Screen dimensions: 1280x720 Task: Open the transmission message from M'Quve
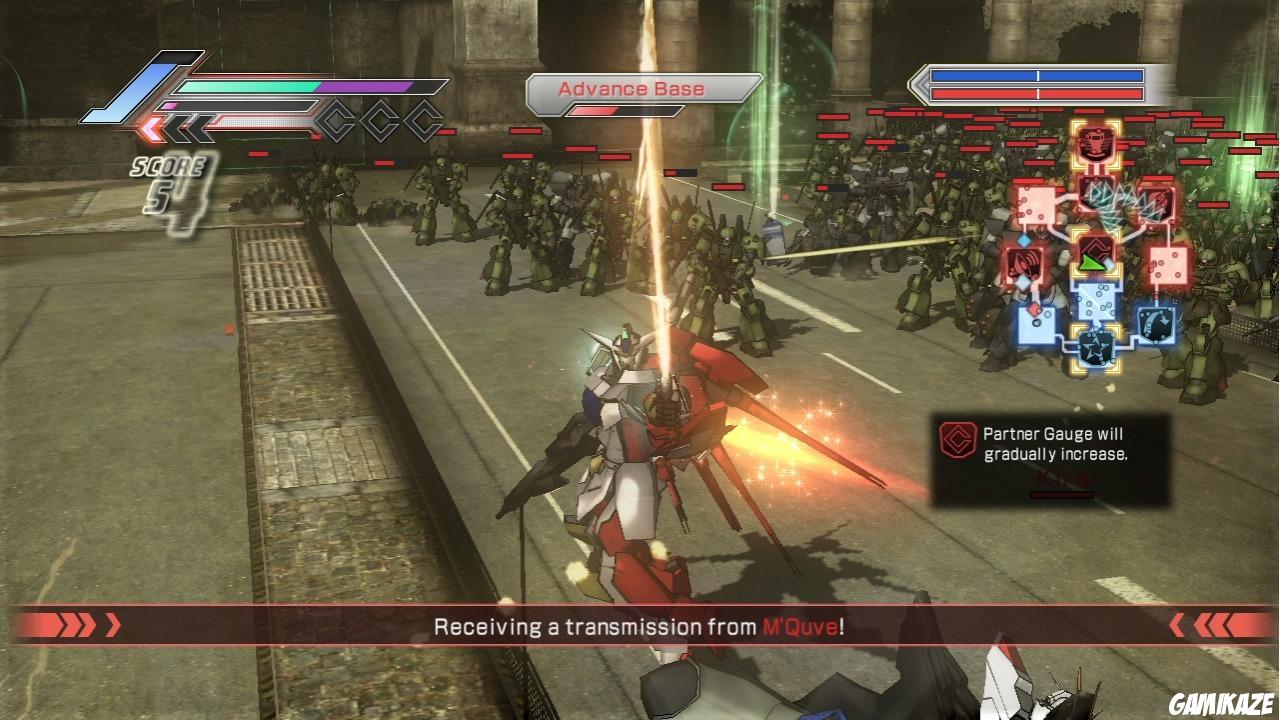(x=640, y=625)
